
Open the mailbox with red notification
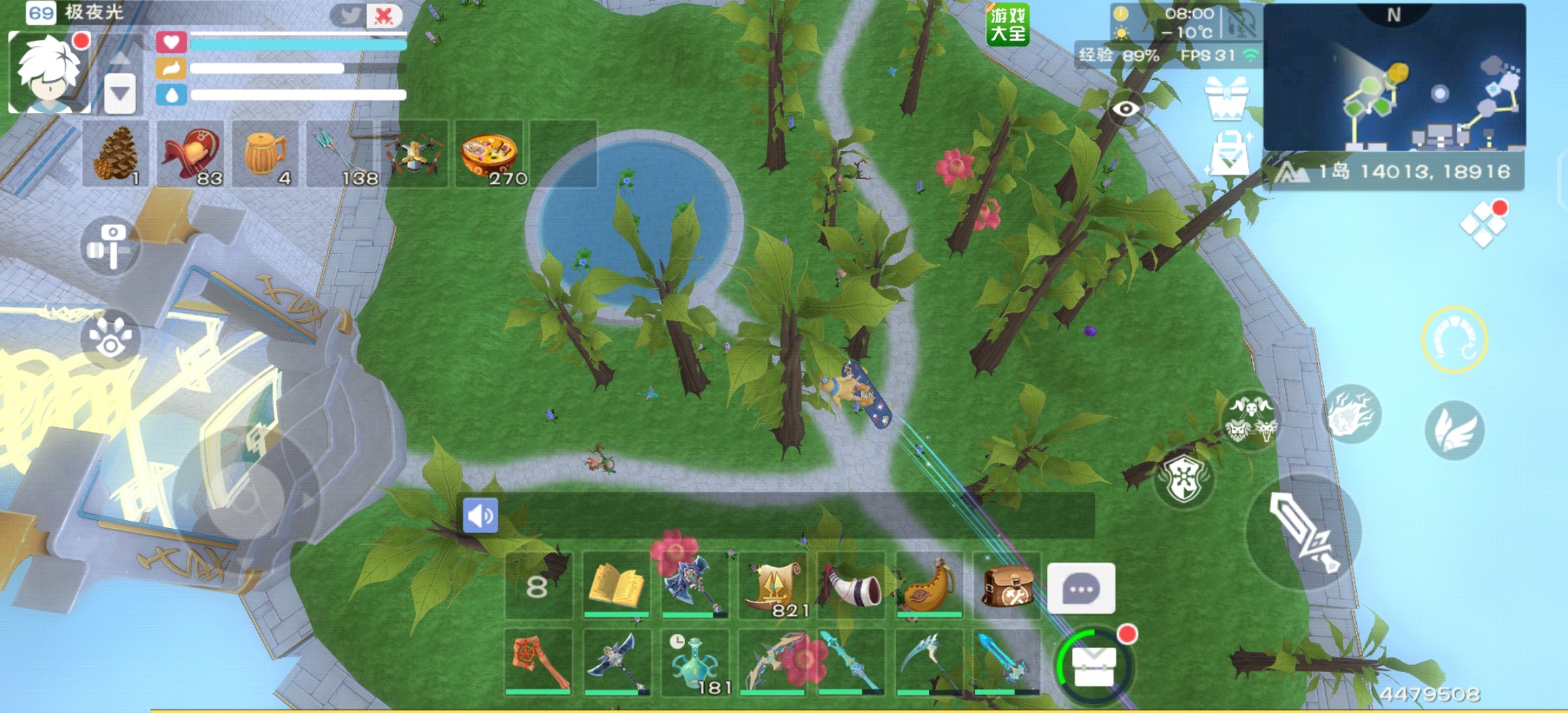pos(1094,665)
